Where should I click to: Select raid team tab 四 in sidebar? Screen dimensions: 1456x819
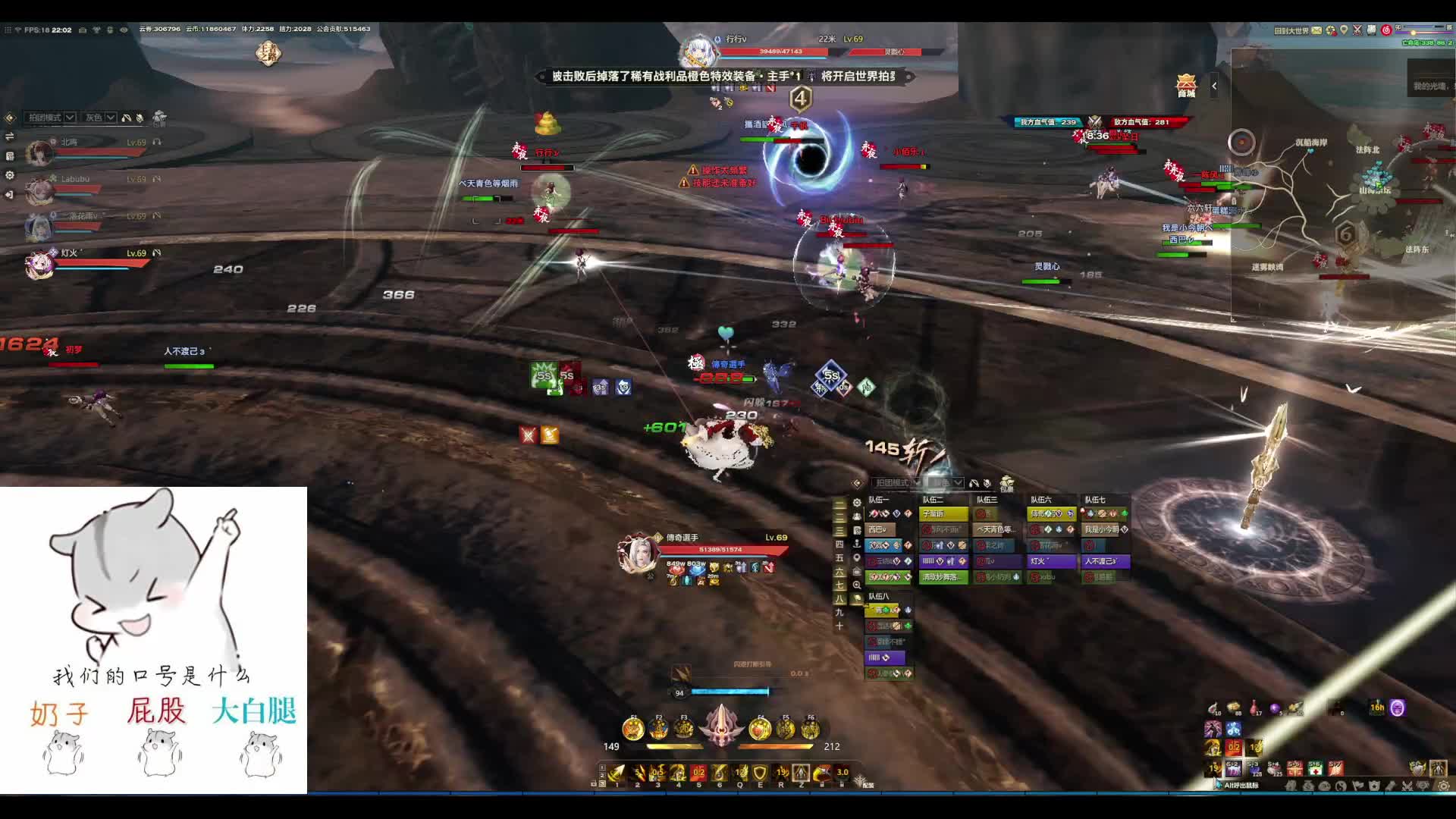point(839,544)
